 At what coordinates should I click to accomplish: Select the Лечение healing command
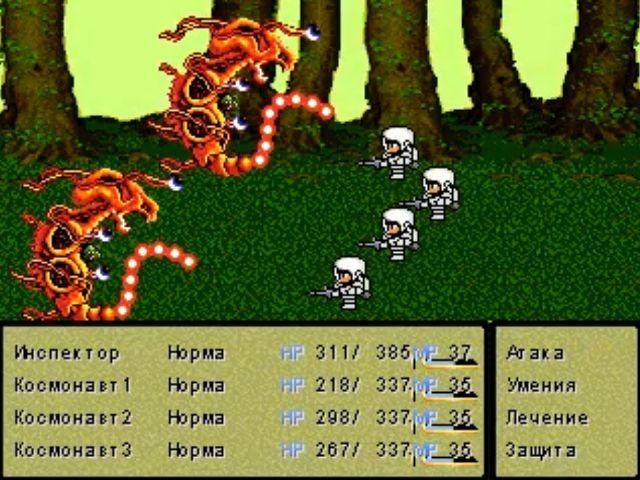[540, 417]
